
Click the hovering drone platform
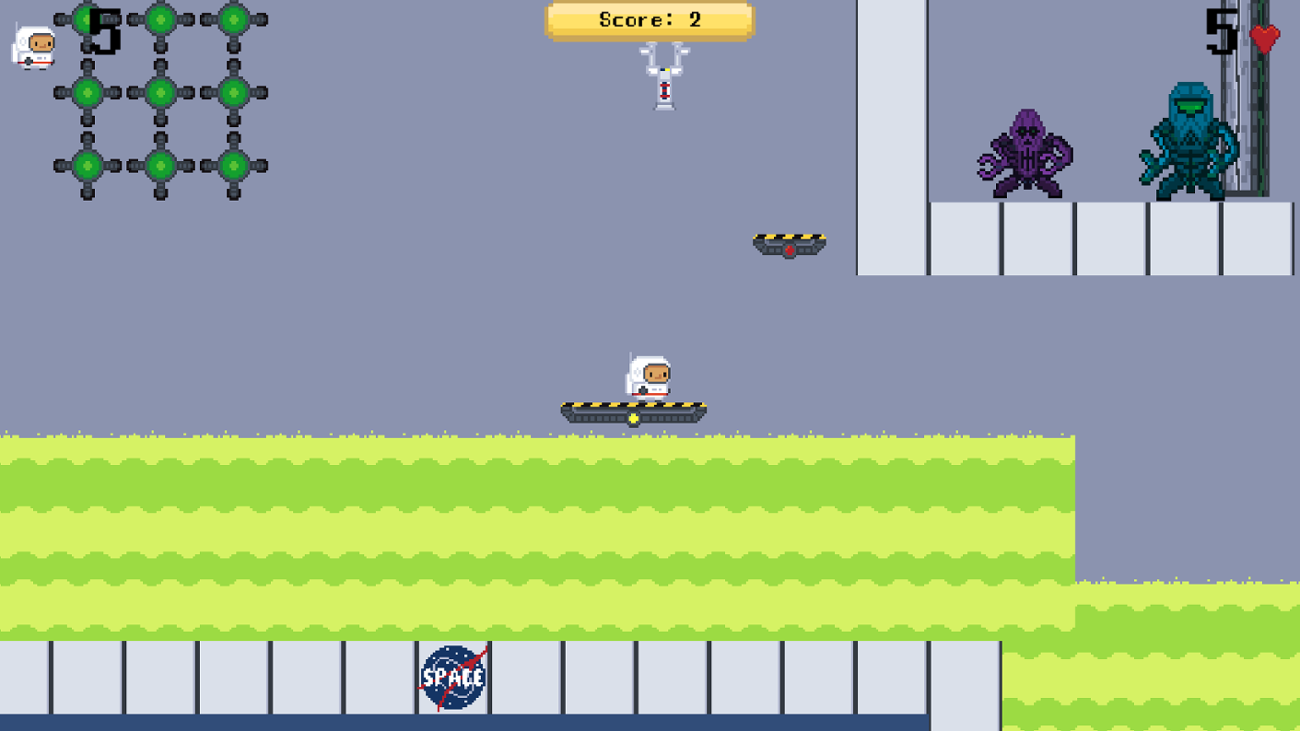[788, 240]
